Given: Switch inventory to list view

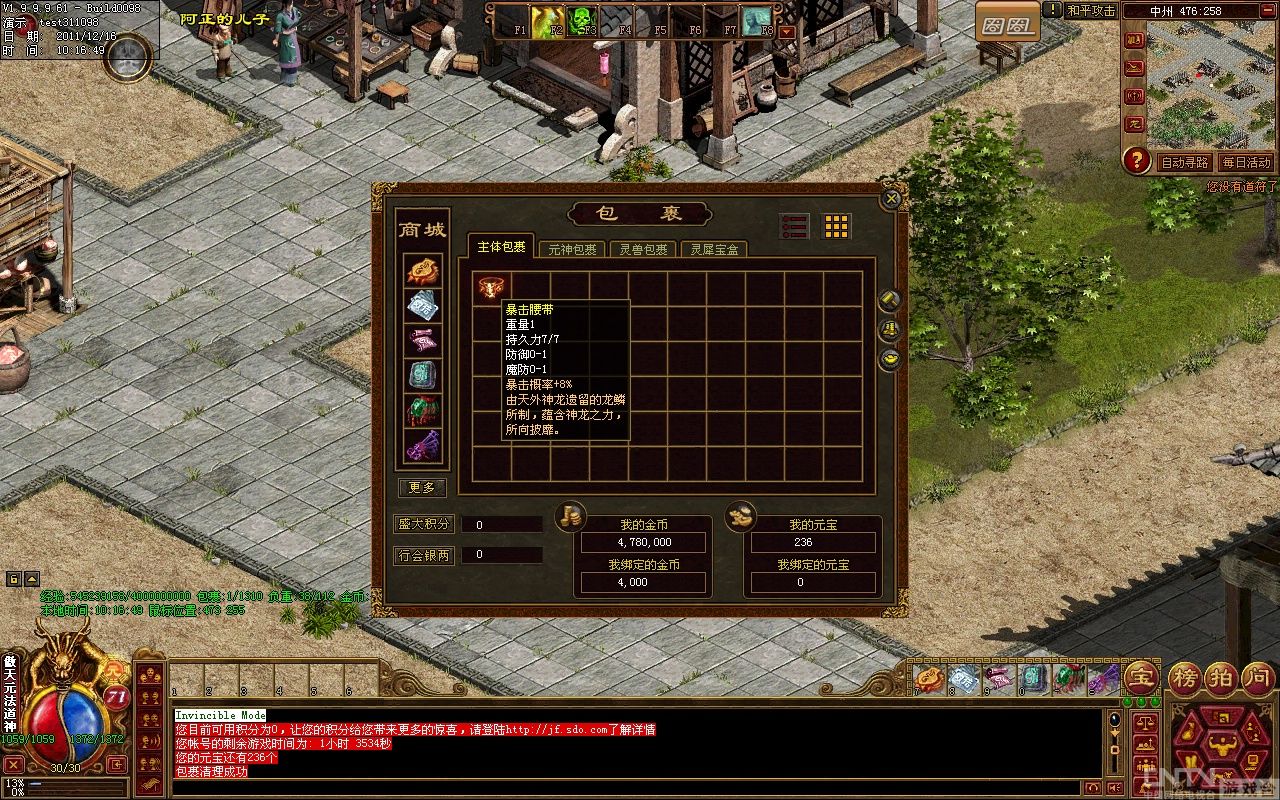Looking at the screenshot, I should click(793, 226).
